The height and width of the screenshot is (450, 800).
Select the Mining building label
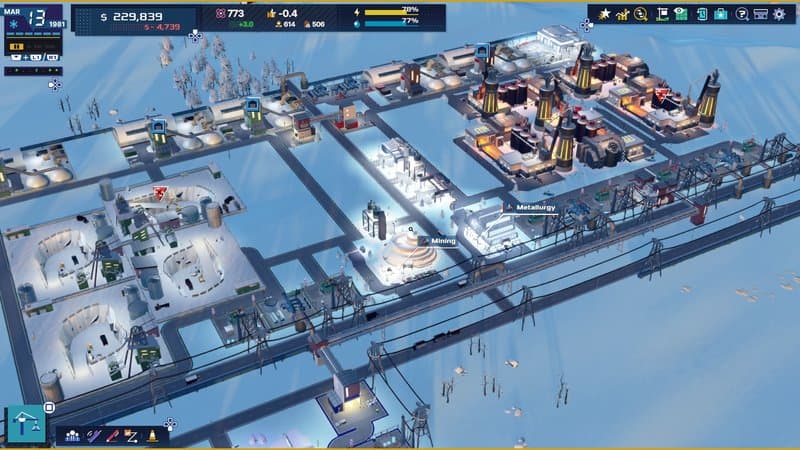click(443, 241)
